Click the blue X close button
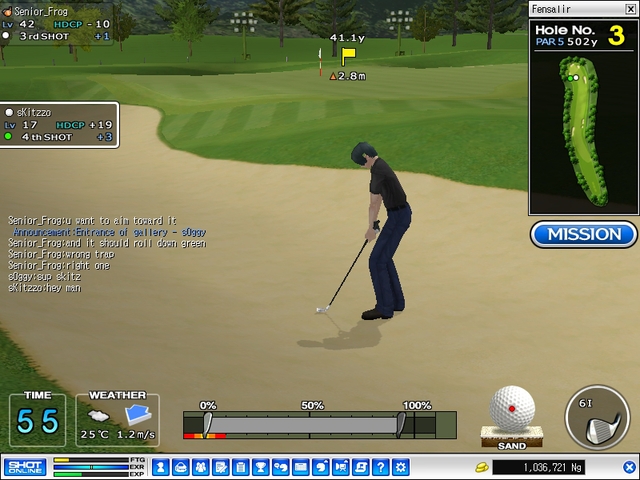 click(x=630, y=467)
